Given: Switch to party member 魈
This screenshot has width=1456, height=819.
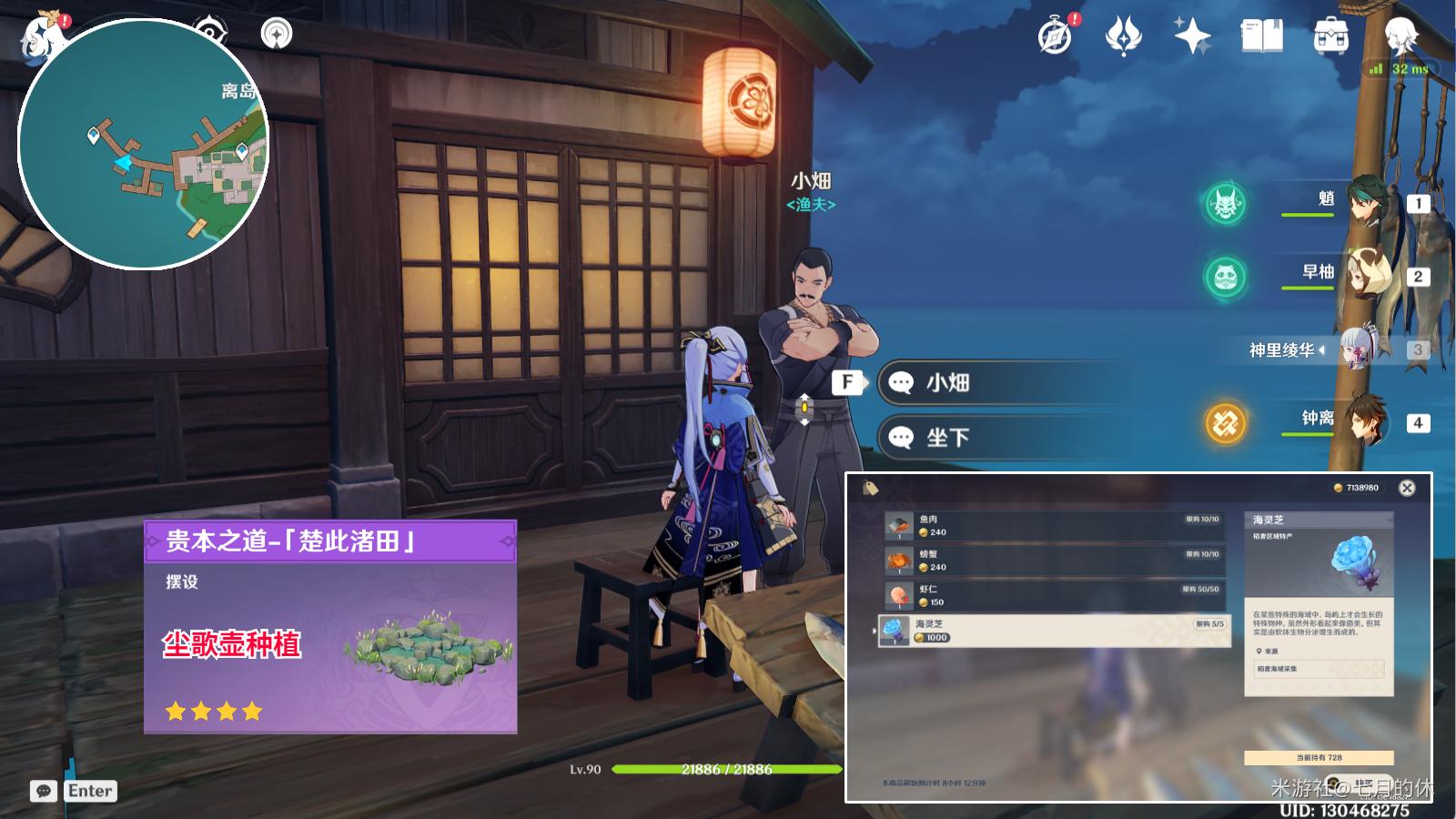Looking at the screenshot, I should [x=1365, y=202].
